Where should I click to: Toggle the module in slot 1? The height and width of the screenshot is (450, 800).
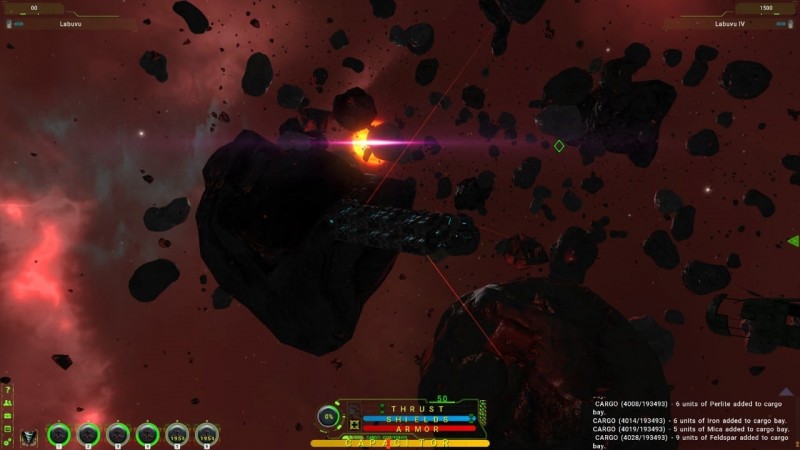tap(59, 435)
